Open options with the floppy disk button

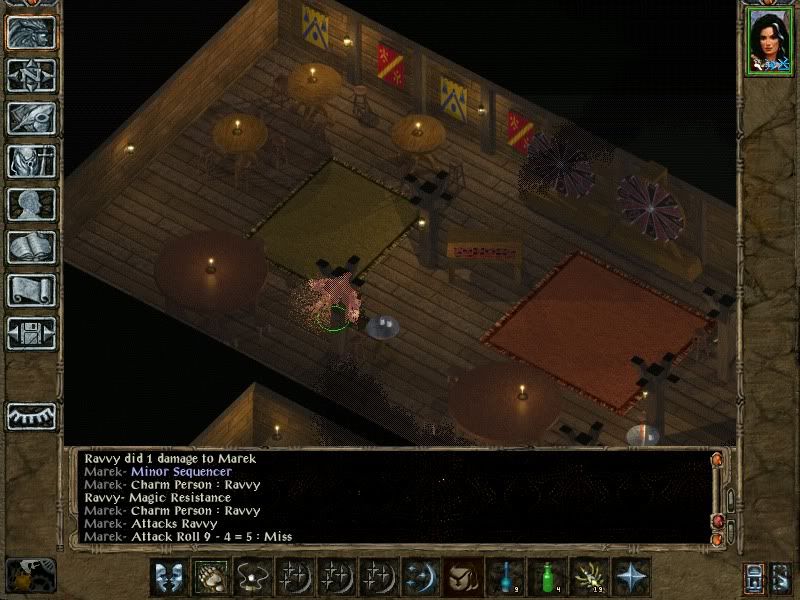(x=31, y=333)
